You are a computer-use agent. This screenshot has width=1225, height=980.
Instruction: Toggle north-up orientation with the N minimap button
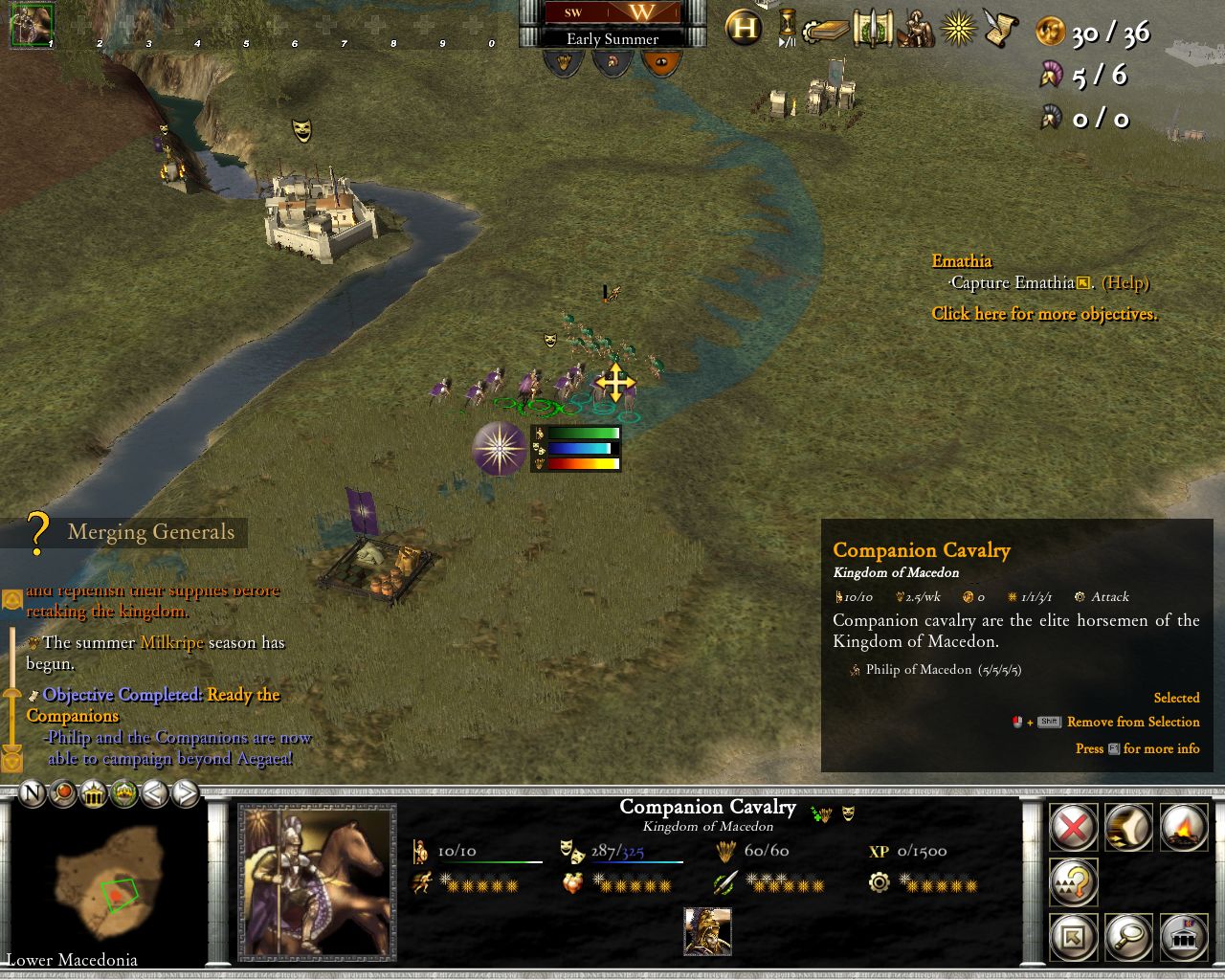[32, 794]
